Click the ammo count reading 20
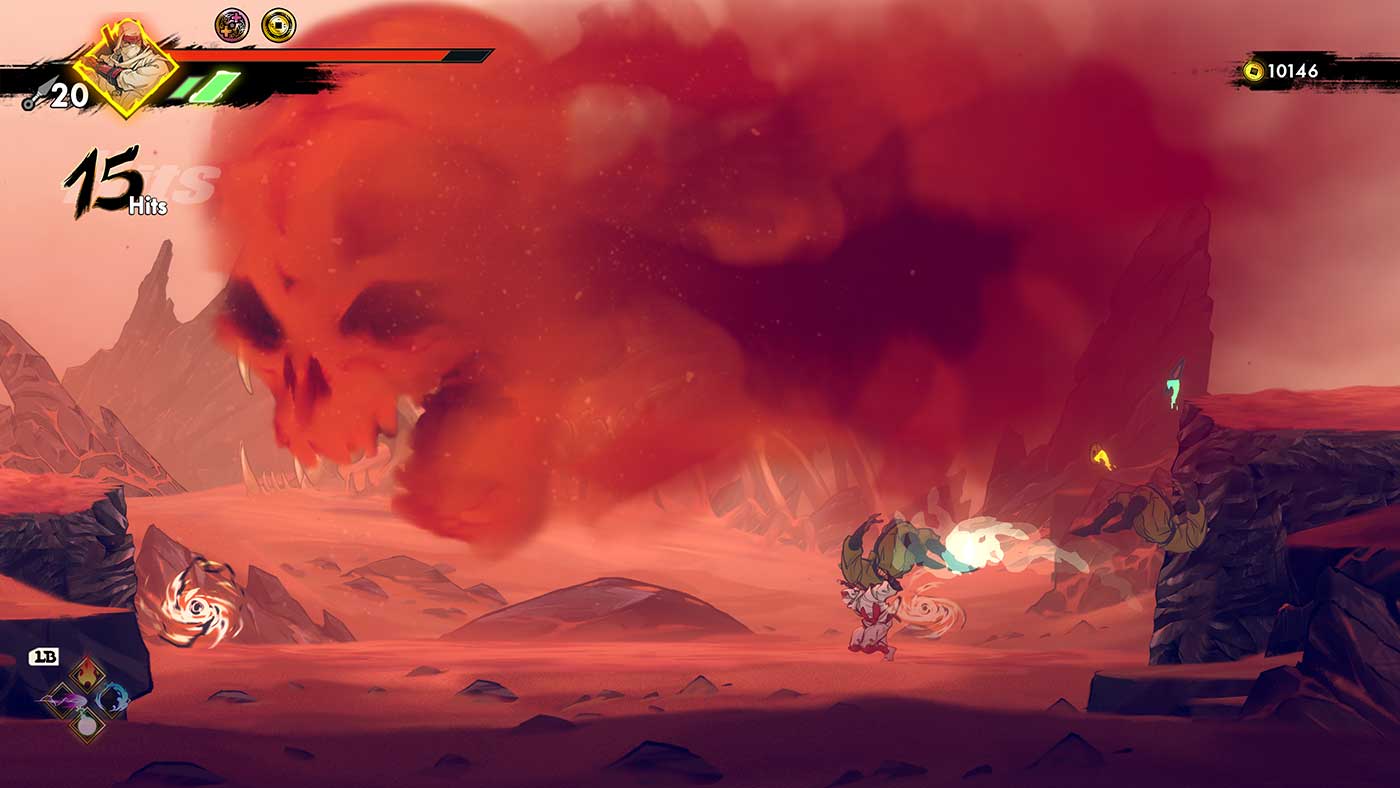The image size is (1400, 788). (70, 95)
